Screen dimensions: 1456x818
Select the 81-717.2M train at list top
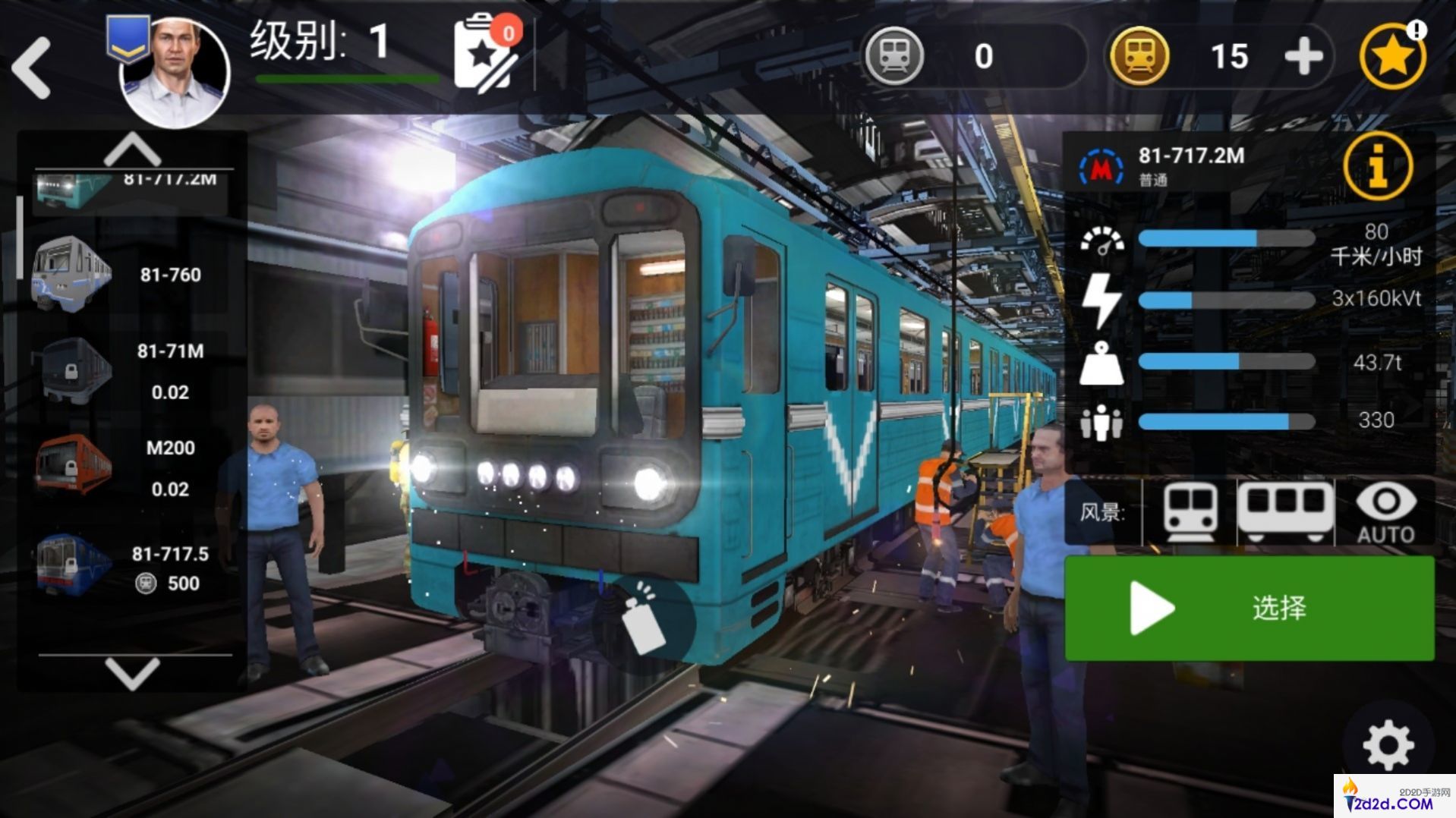coord(131,187)
